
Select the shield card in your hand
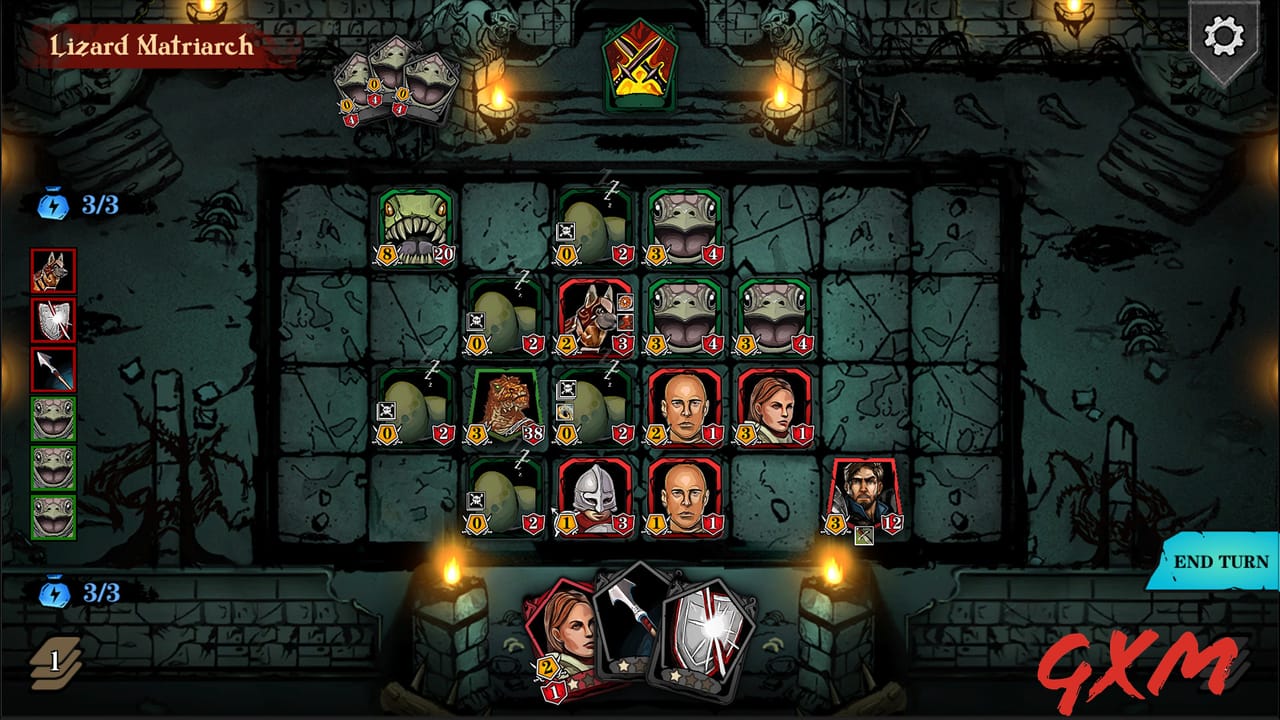pos(705,630)
